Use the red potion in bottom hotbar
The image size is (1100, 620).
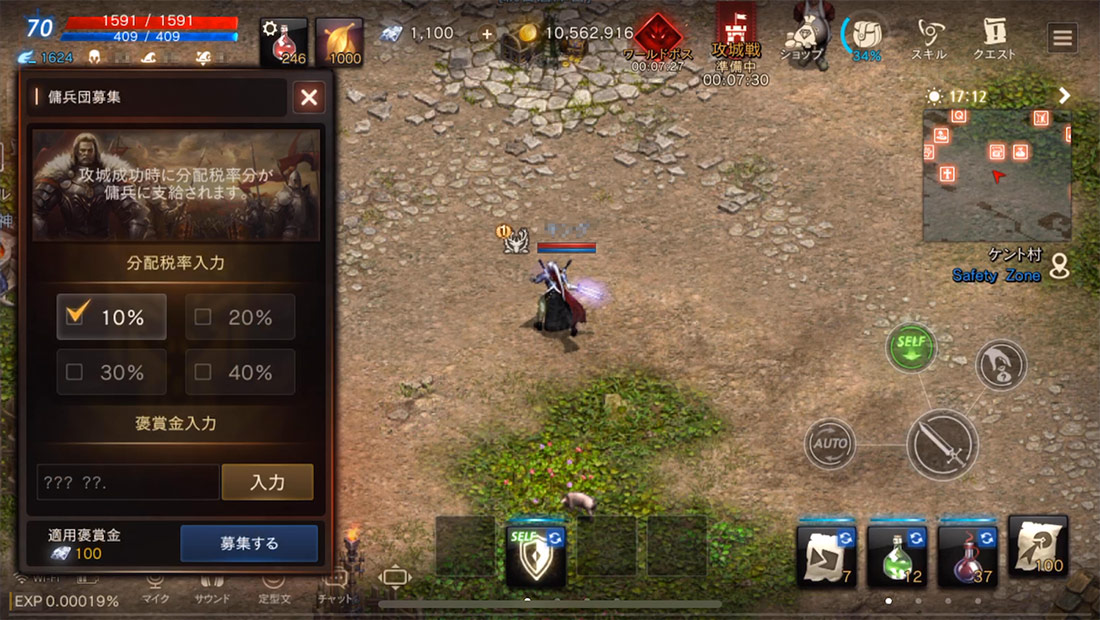[967, 552]
